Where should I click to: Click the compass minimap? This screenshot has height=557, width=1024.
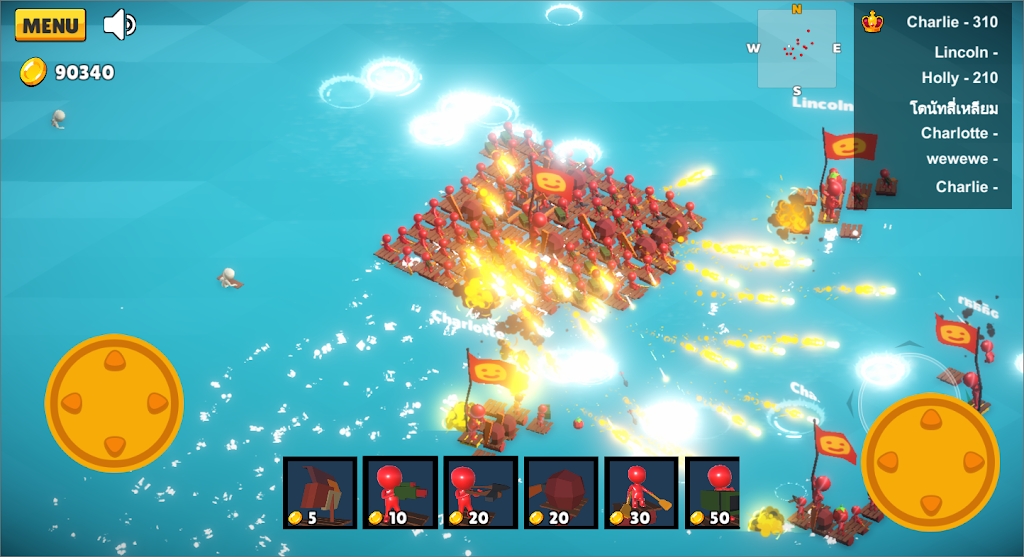pyautogui.click(x=797, y=49)
